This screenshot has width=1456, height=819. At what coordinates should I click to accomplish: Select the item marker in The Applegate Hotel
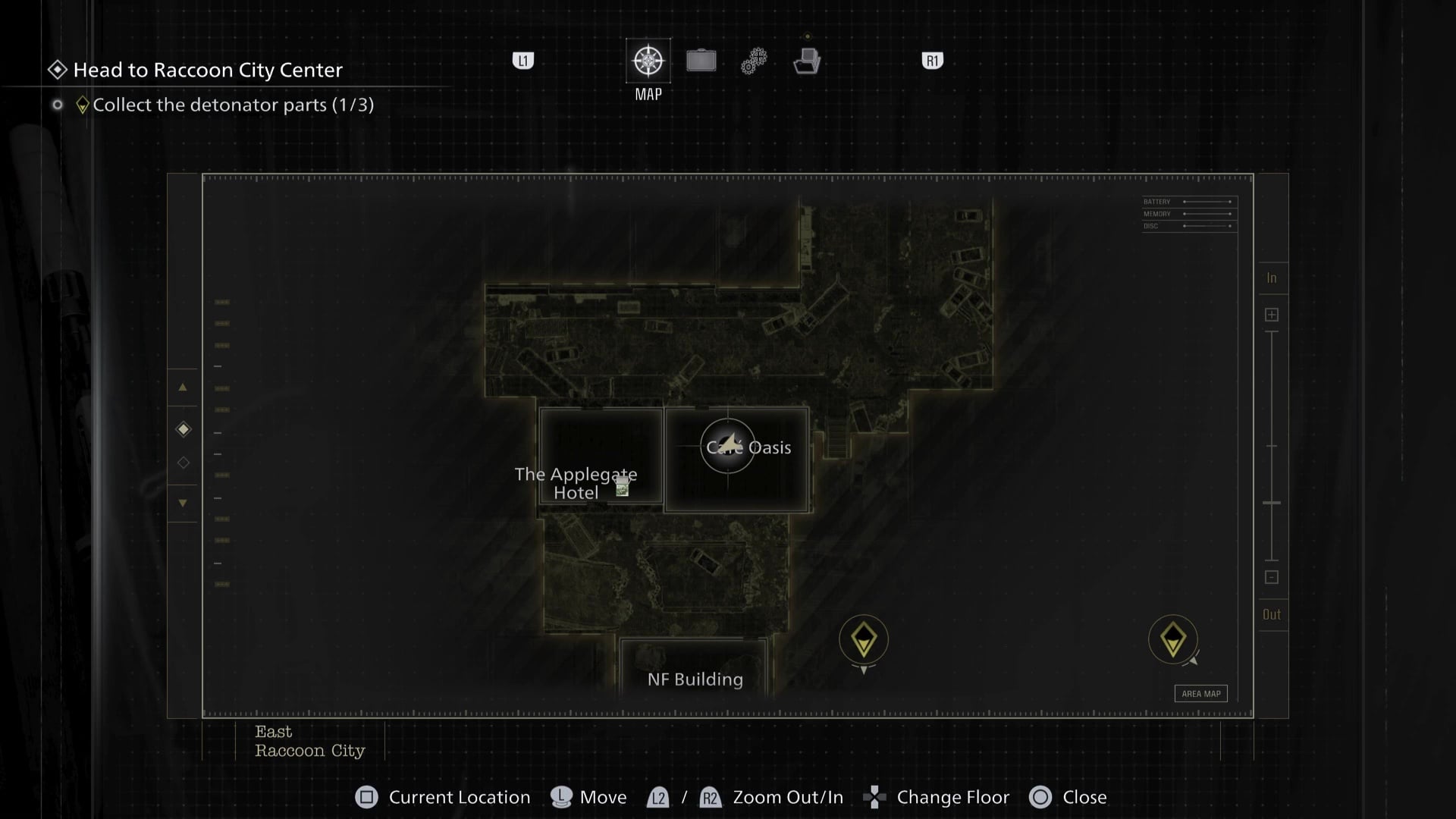click(x=623, y=487)
